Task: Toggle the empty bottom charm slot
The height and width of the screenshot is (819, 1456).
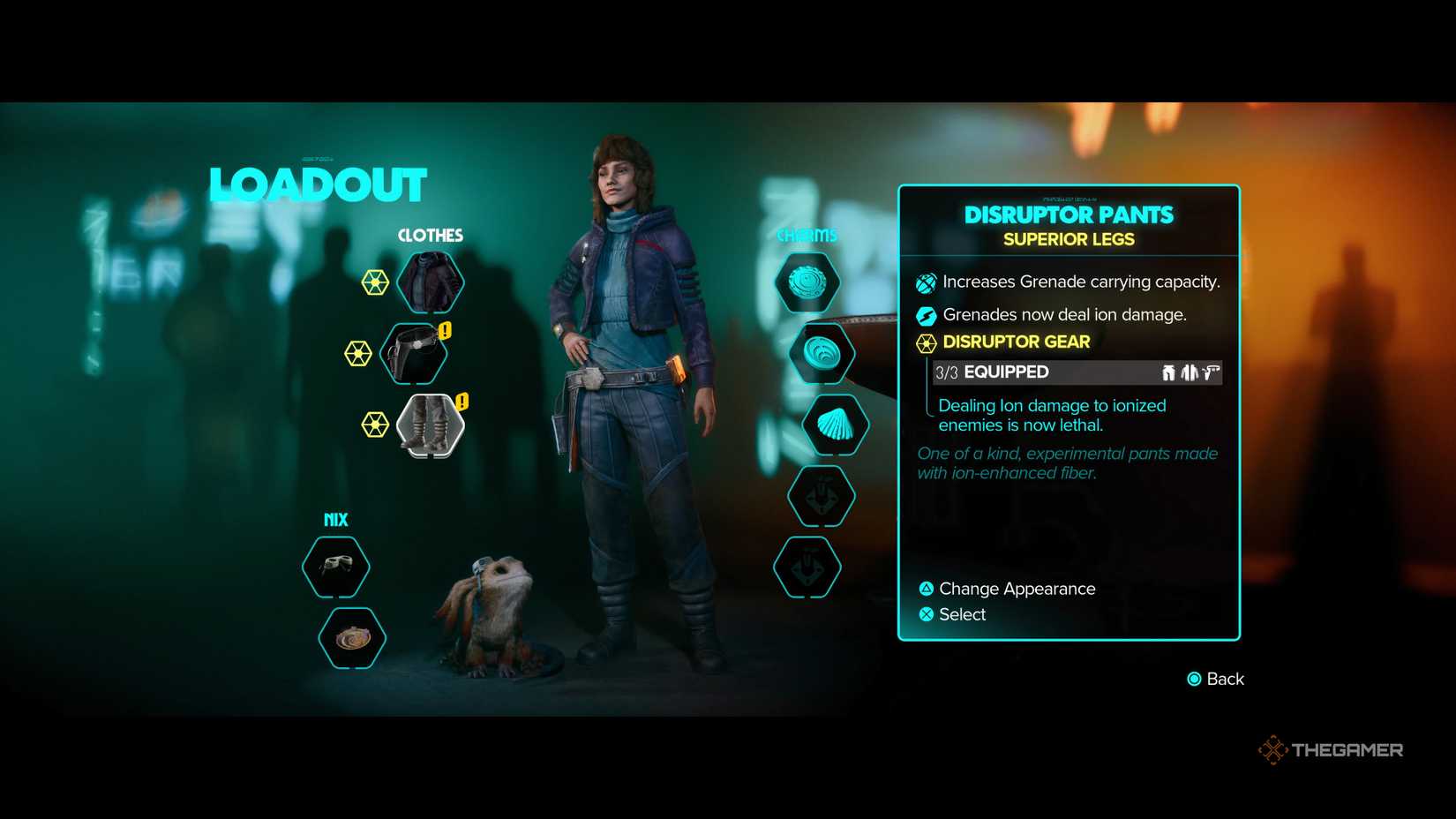Action: [x=806, y=567]
